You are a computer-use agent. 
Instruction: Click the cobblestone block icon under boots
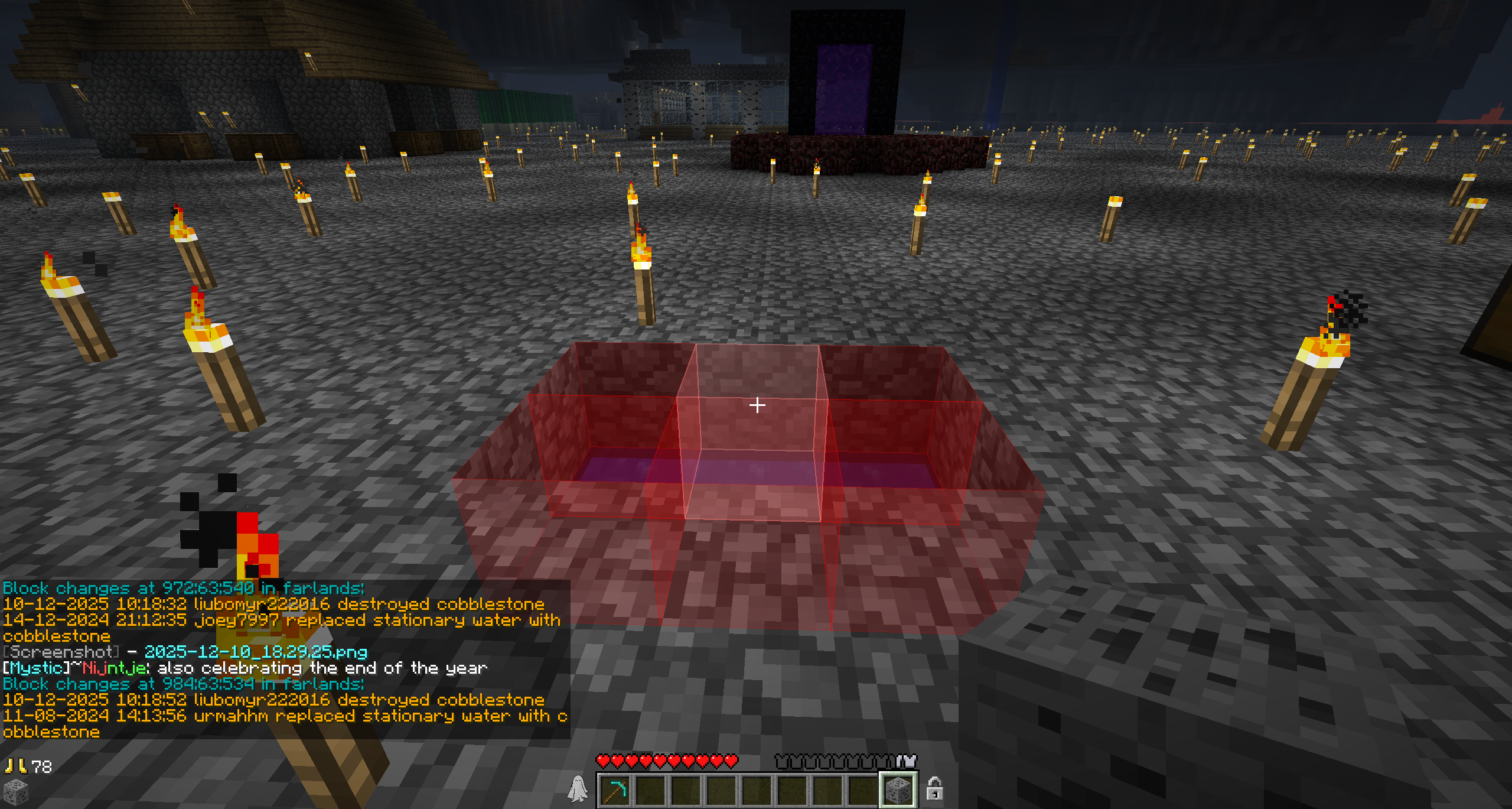15,791
